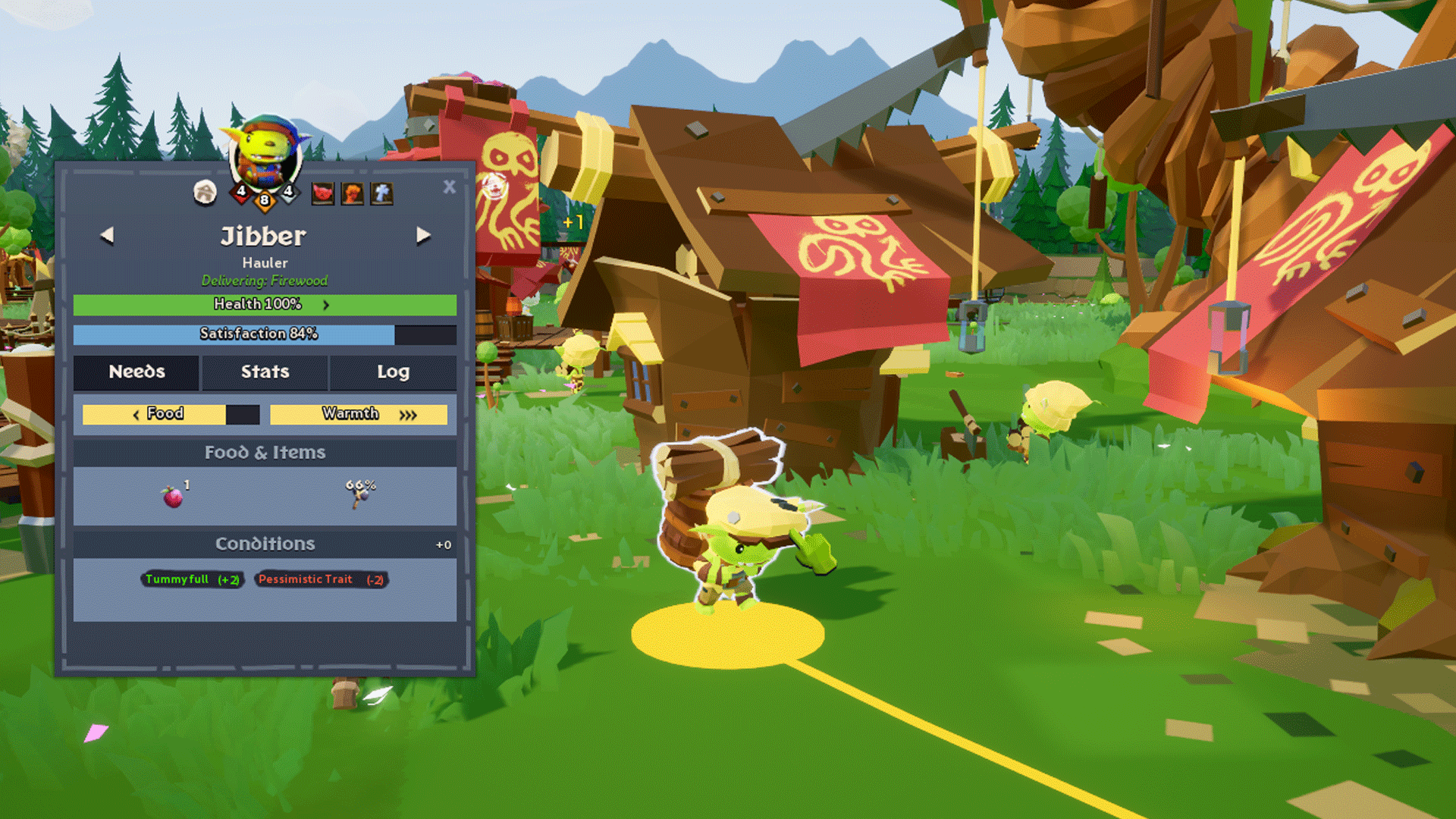Click the Warmth need bar
The width and height of the screenshot is (1456, 819).
pyautogui.click(x=358, y=414)
